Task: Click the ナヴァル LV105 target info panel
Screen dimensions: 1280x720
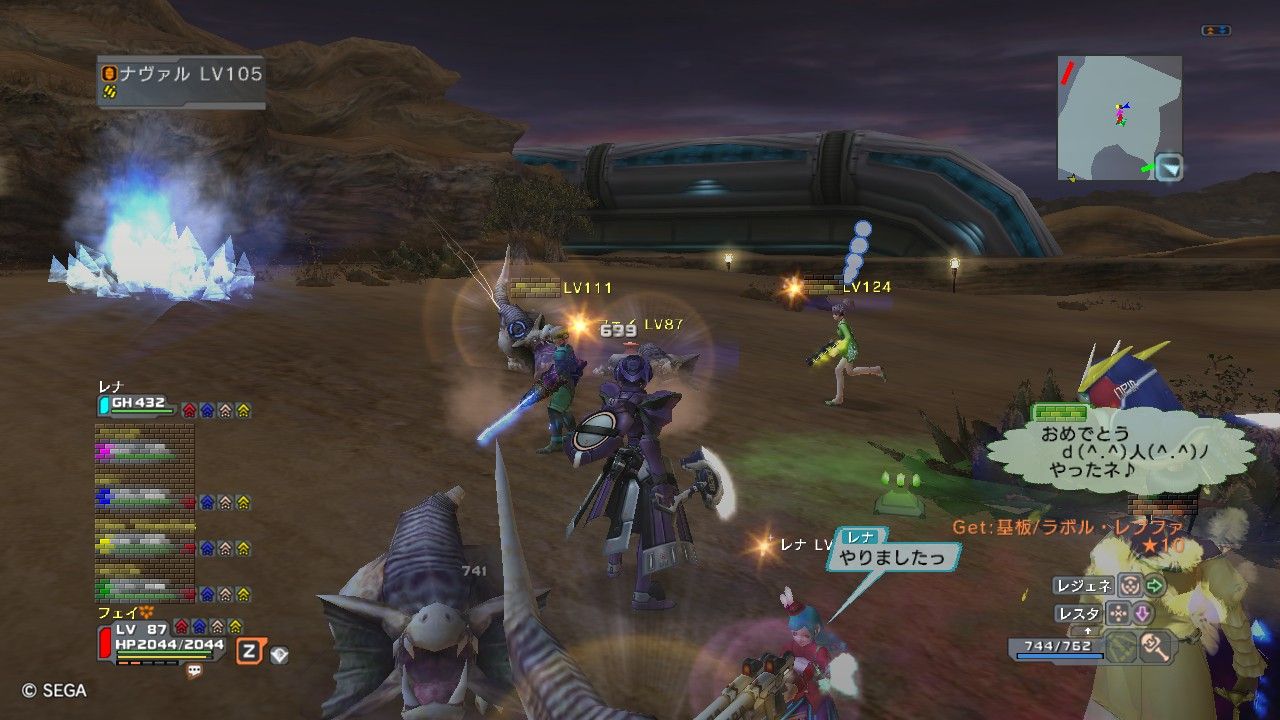Action: tap(181, 81)
